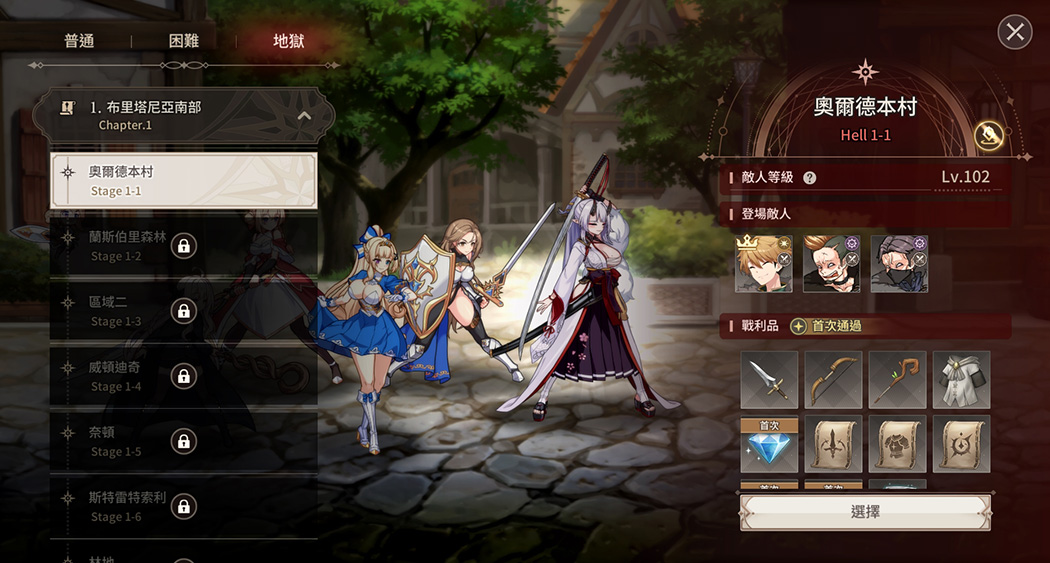This screenshot has width=1050, height=563.
Task: Inspect the crowned blond boss enemy portrait
Action: 764,264
